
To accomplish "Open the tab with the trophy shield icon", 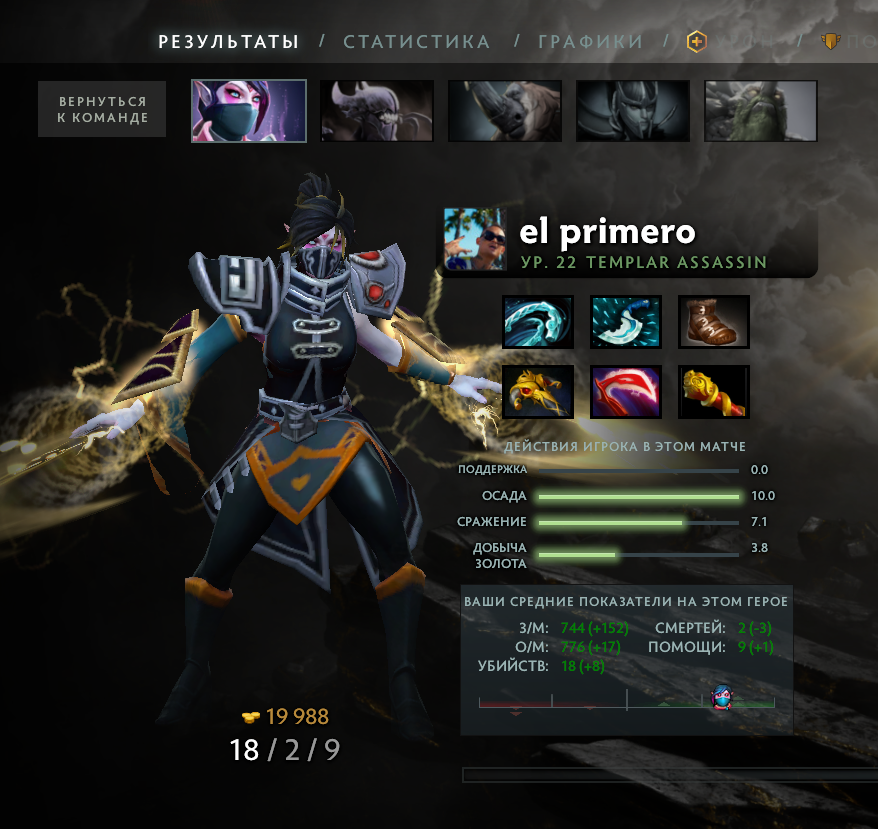I will tap(830, 42).
